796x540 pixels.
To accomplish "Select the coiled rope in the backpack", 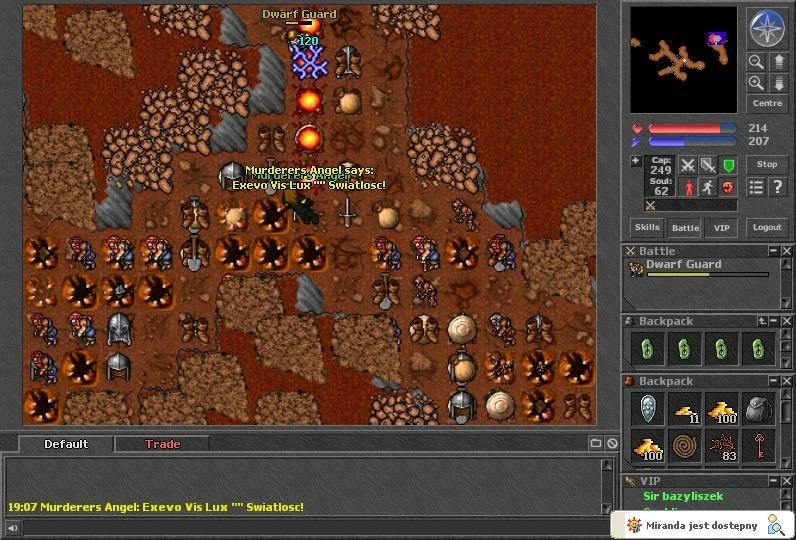I will coord(684,446).
